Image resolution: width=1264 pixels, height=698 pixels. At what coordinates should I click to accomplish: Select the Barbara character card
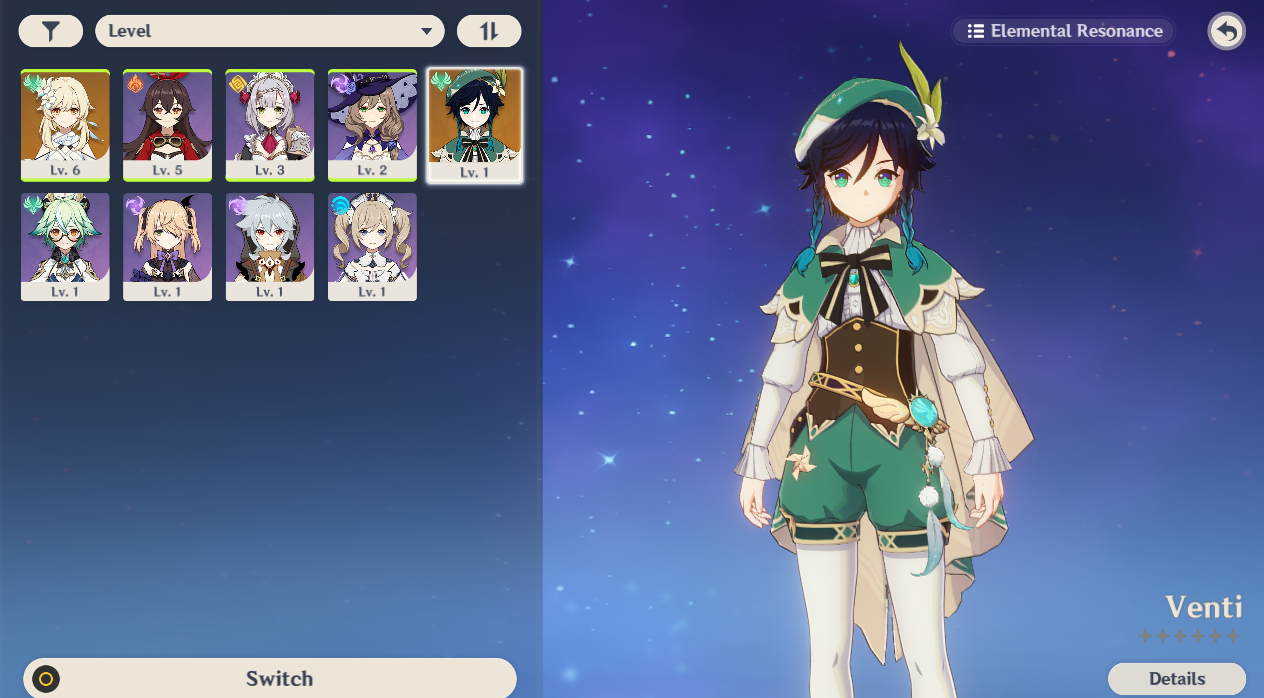tap(372, 247)
